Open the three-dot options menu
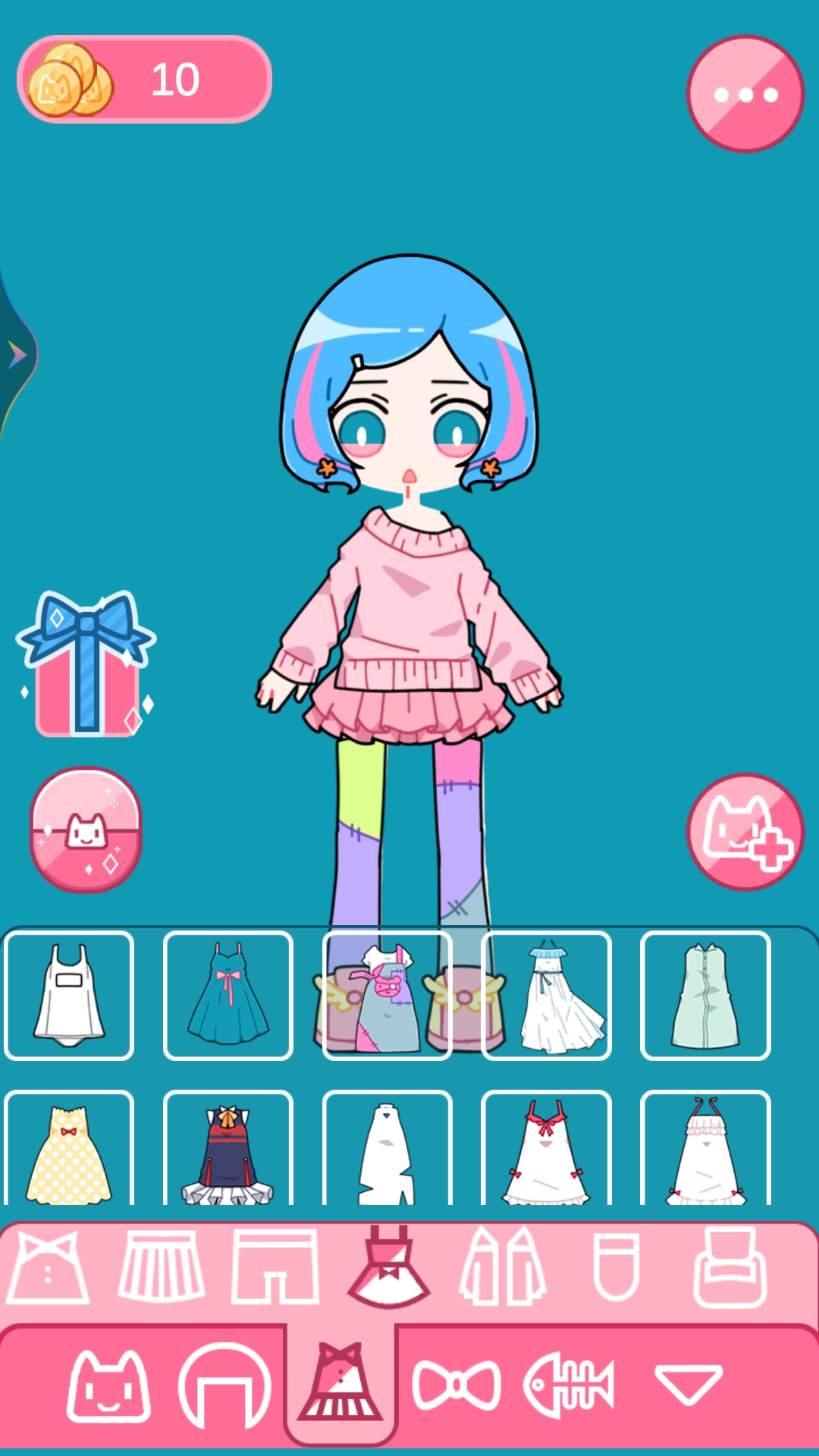Viewport: 819px width, 1456px height. pyautogui.click(x=745, y=94)
